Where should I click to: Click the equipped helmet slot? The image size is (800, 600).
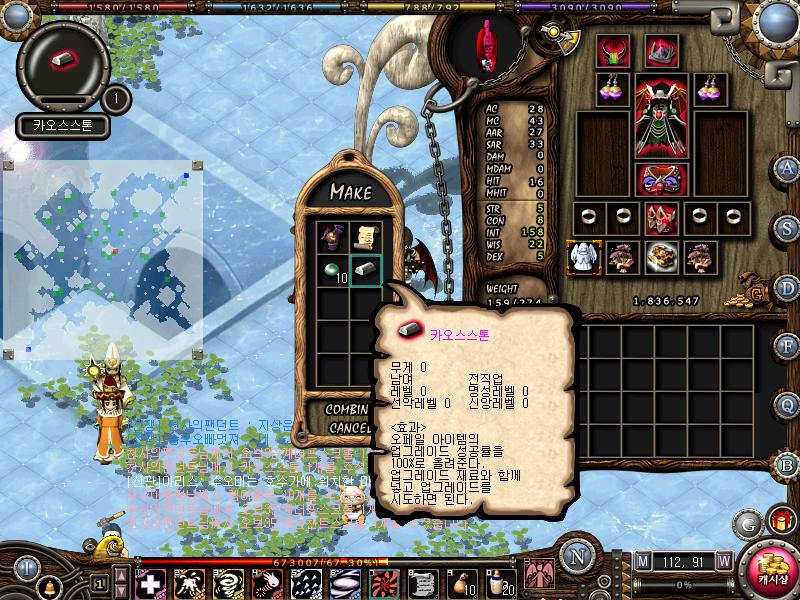coord(659,50)
